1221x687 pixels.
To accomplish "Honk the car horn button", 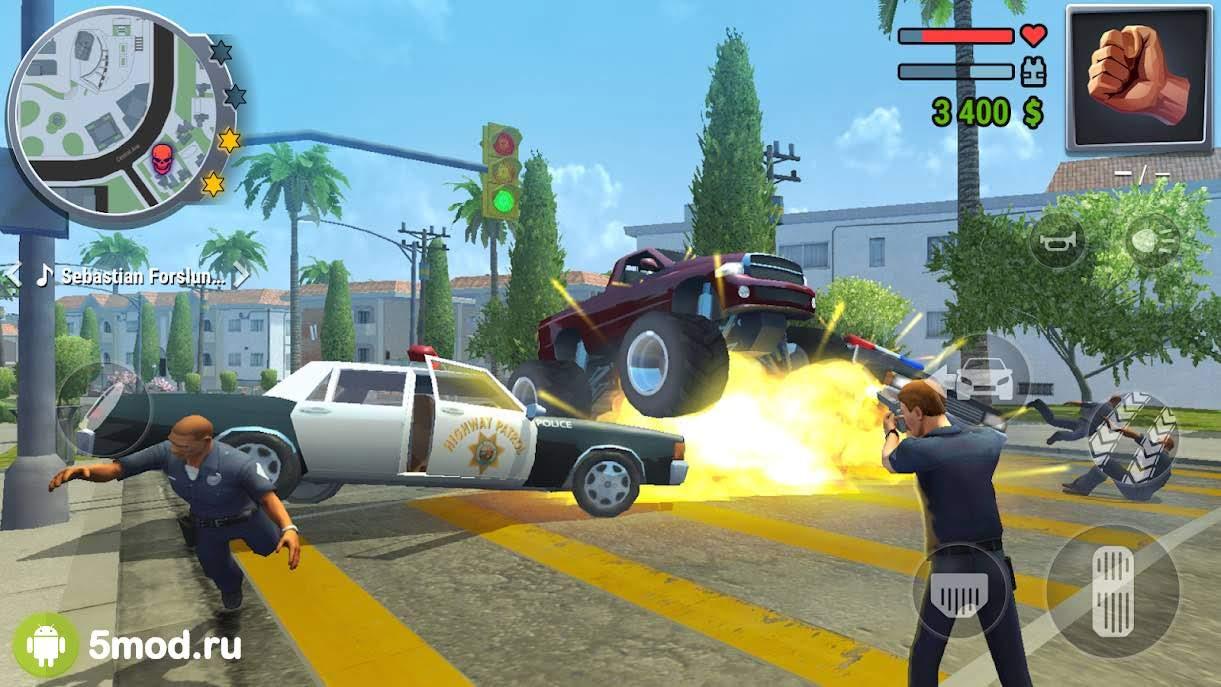I will (x=1058, y=240).
